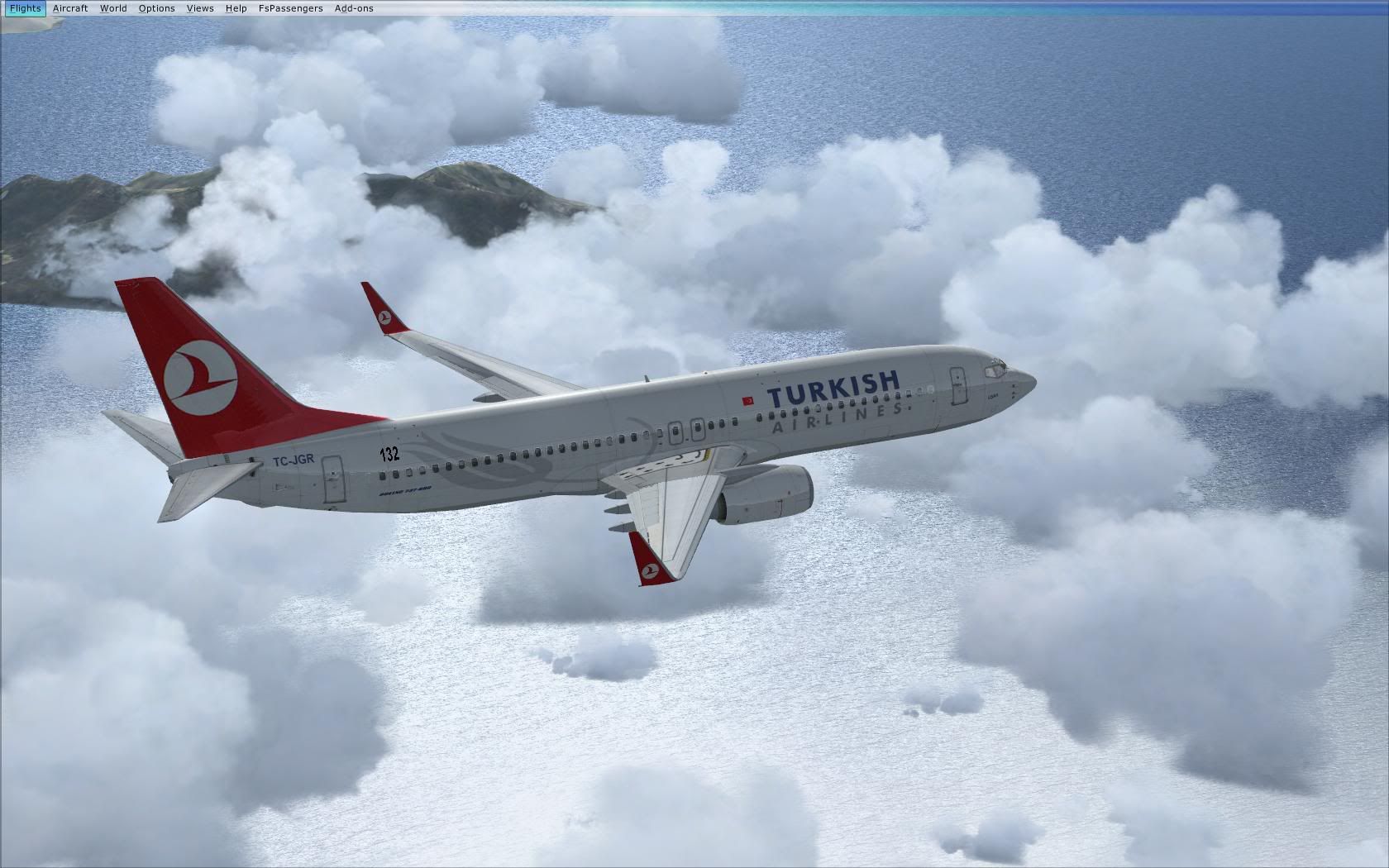This screenshot has height=868, width=1389.
Task: Select the World menu
Action: (x=113, y=8)
